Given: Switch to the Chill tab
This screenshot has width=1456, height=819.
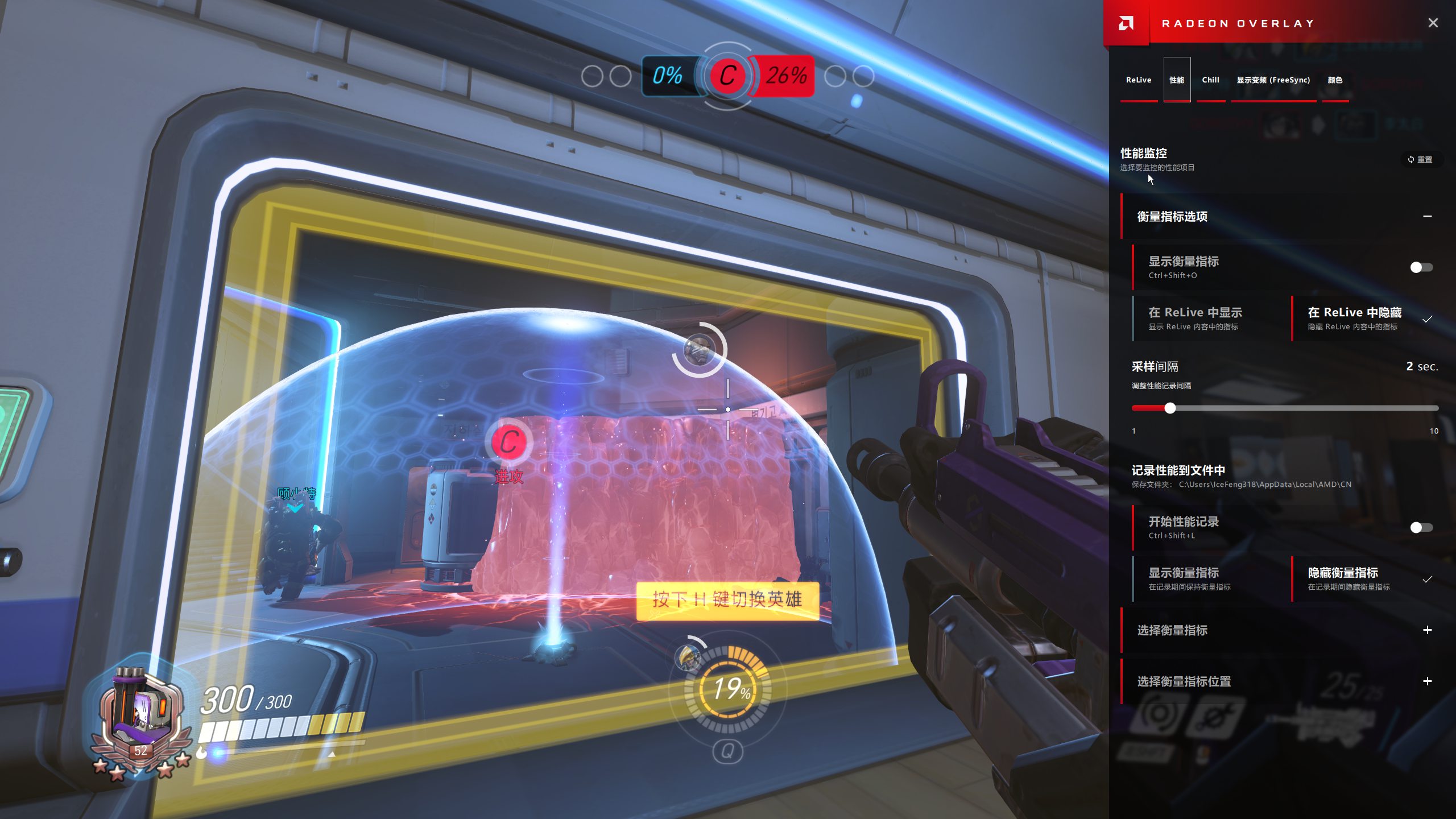Looking at the screenshot, I should pyautogui.click(x=1210, y=80).
